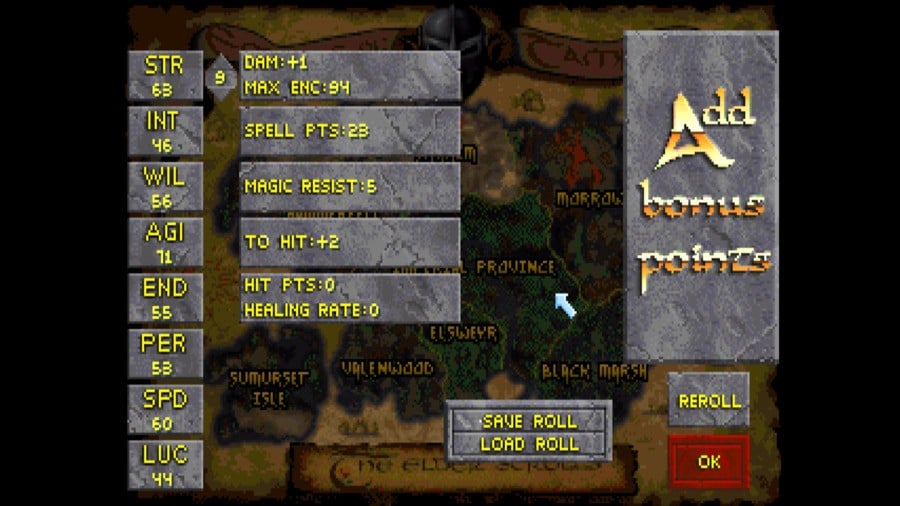The width and height of the screenshot is (900, 506).
Task: Pick the LUC attribute box
Action: coord(165,464)
